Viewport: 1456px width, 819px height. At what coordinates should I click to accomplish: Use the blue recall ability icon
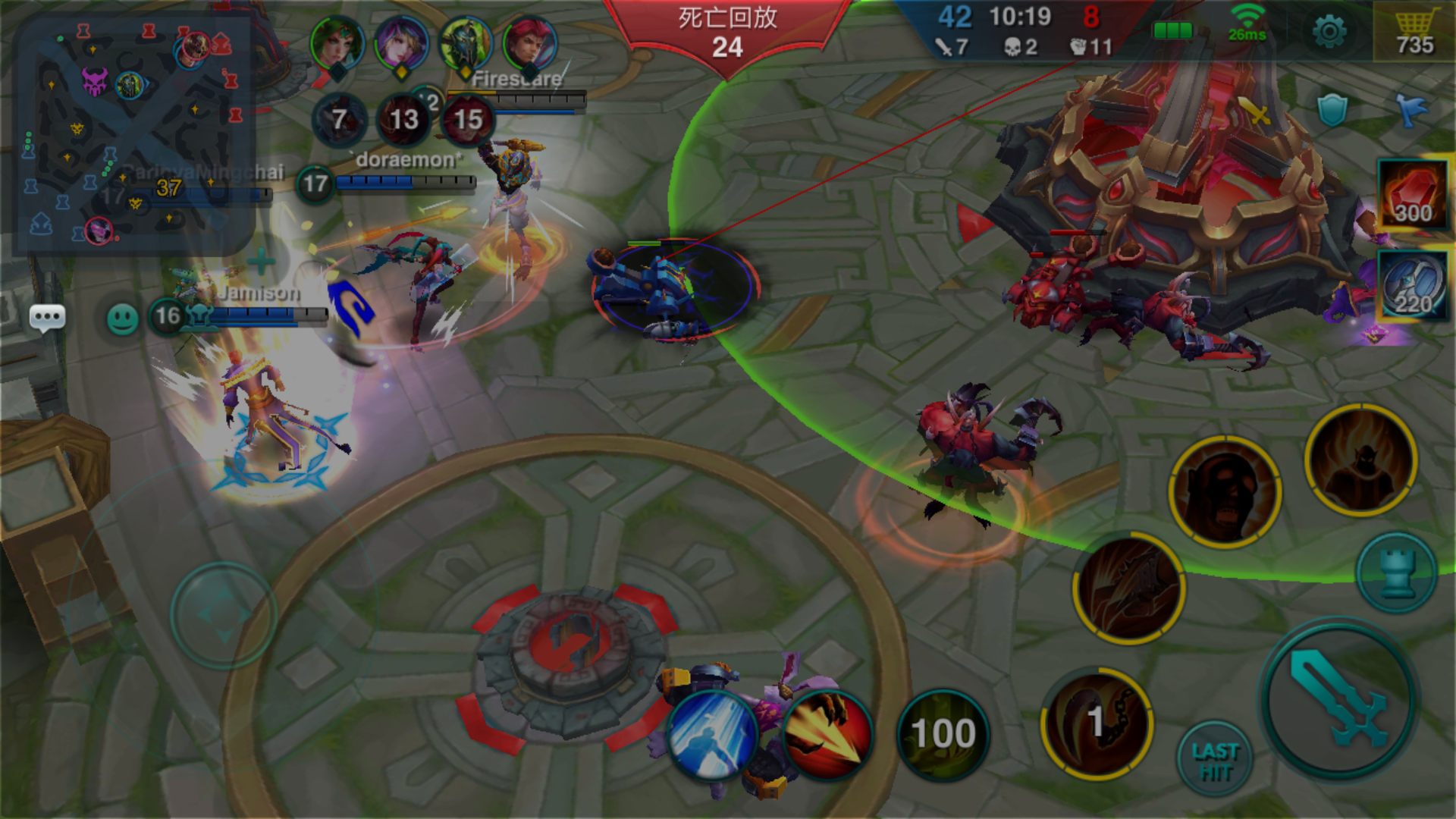pyautogui.click(x=712, y=736)
